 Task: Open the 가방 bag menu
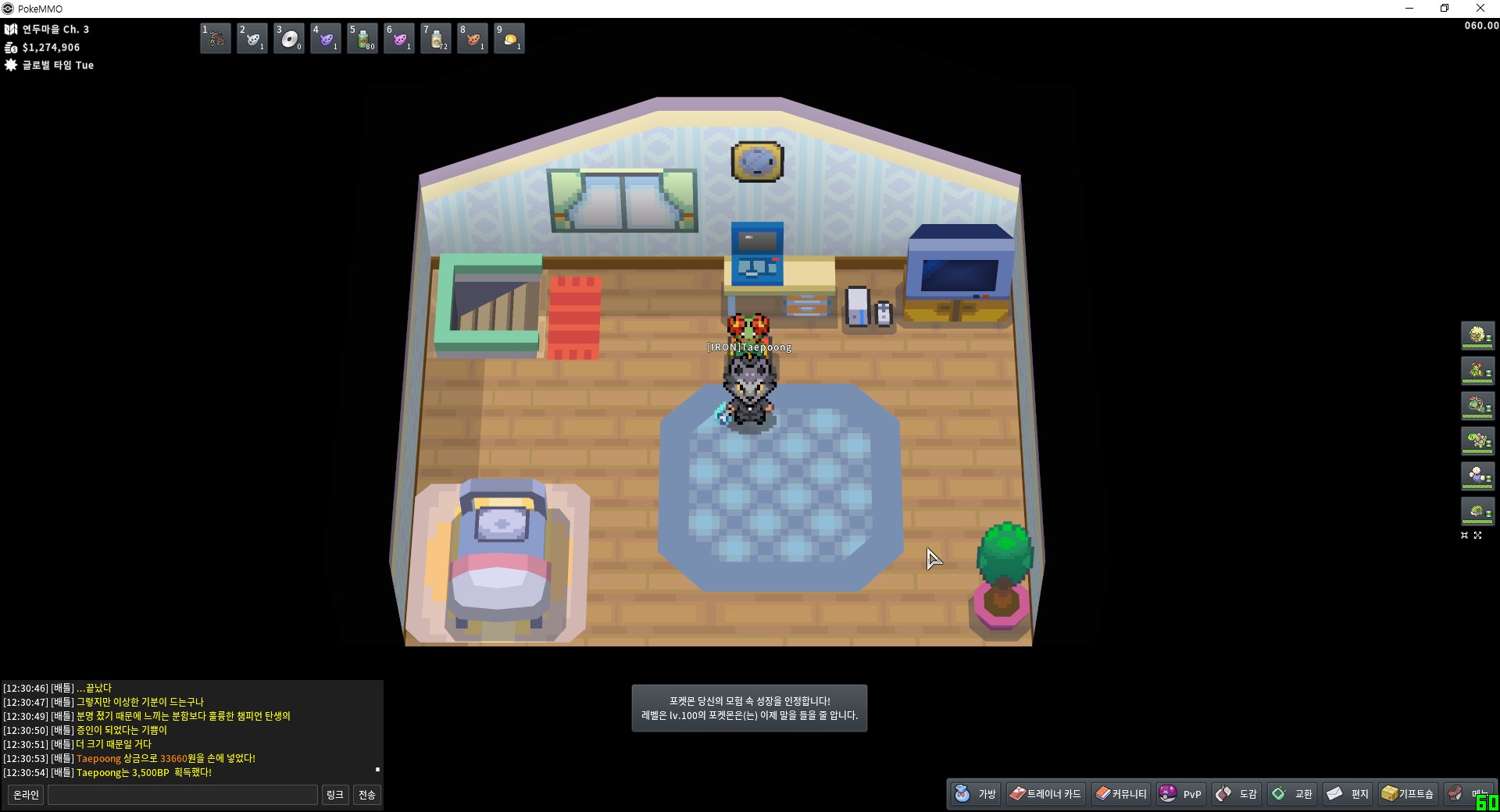point(976,794)
